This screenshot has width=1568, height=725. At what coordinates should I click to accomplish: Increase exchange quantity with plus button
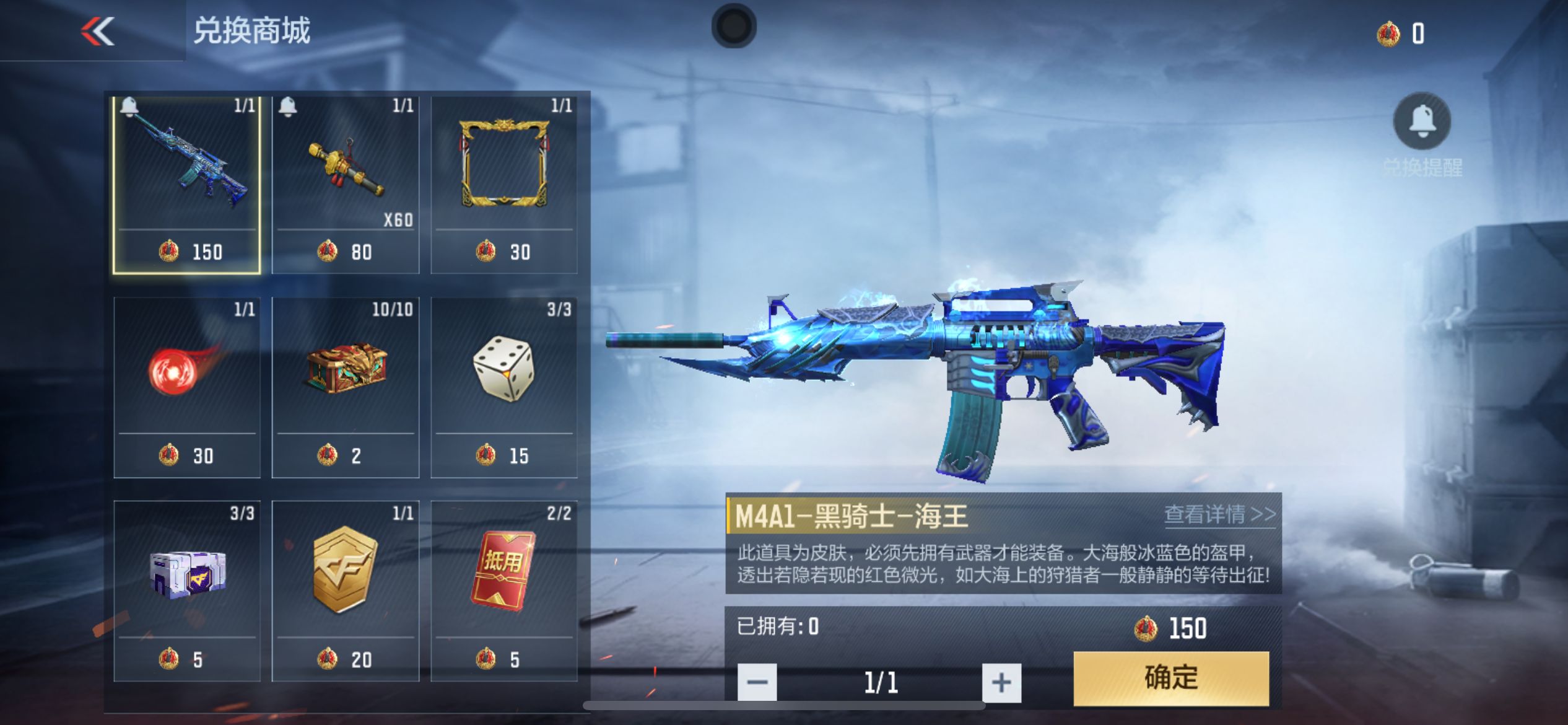1001,682
